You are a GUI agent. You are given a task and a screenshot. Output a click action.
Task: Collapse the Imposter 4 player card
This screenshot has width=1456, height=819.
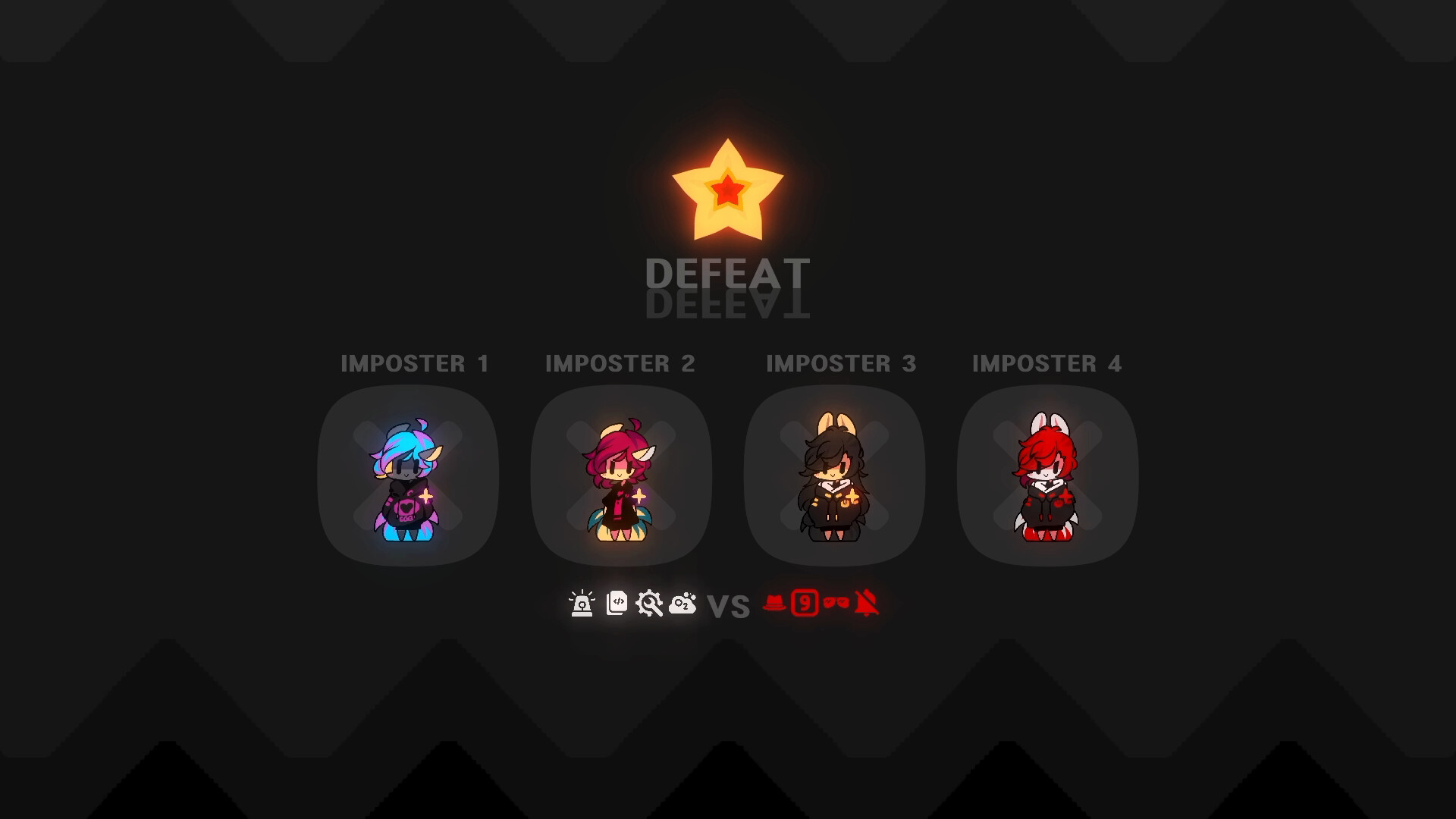[1047, 475]
